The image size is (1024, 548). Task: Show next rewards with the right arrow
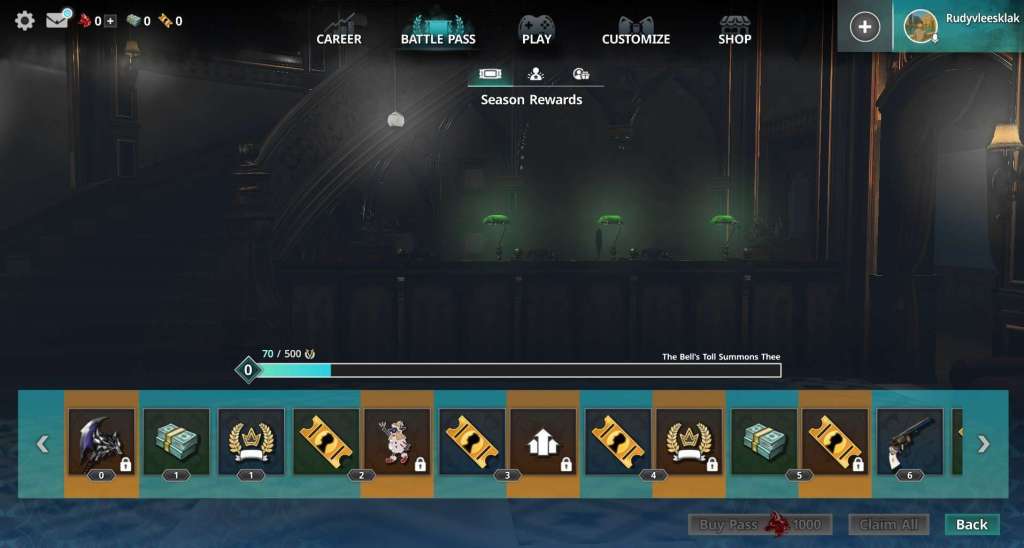click(983, 444)
